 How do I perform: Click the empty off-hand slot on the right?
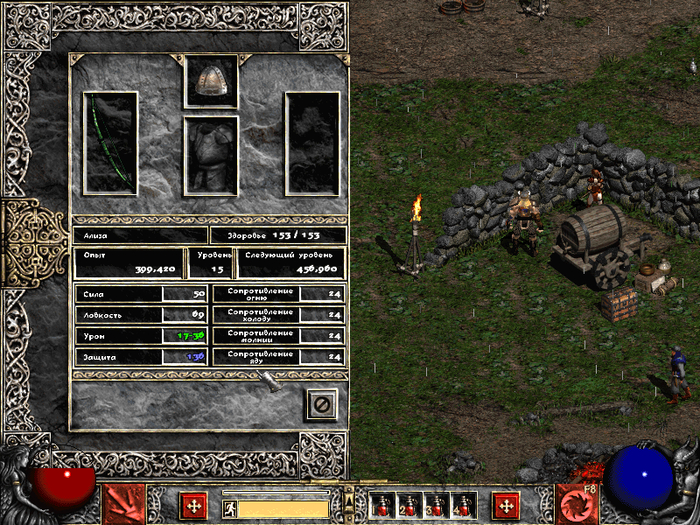pos(312,142)
